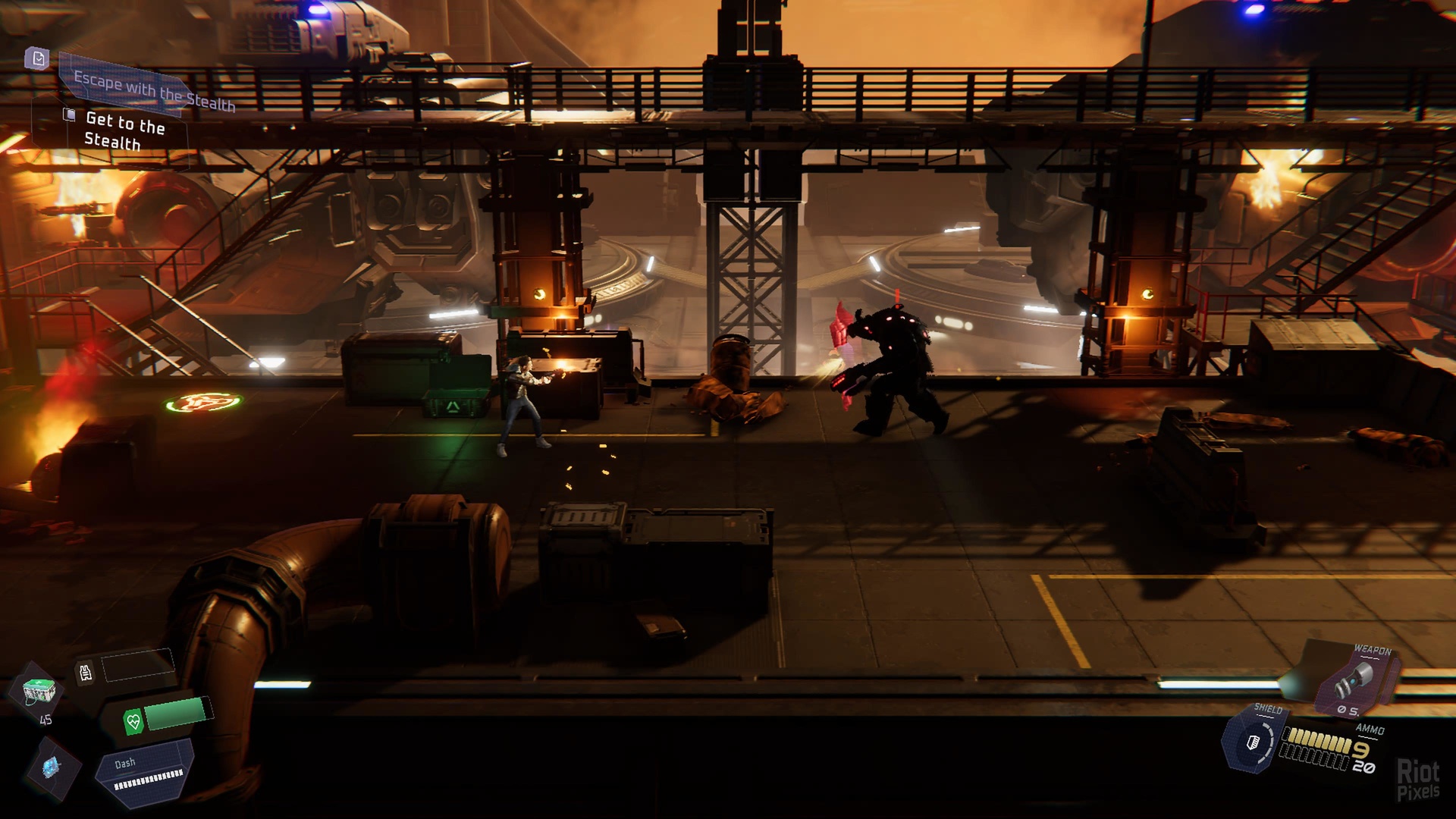The image size is (1456, 819).
Task: Activate the Dash ability panel
Action: [146, 772]
